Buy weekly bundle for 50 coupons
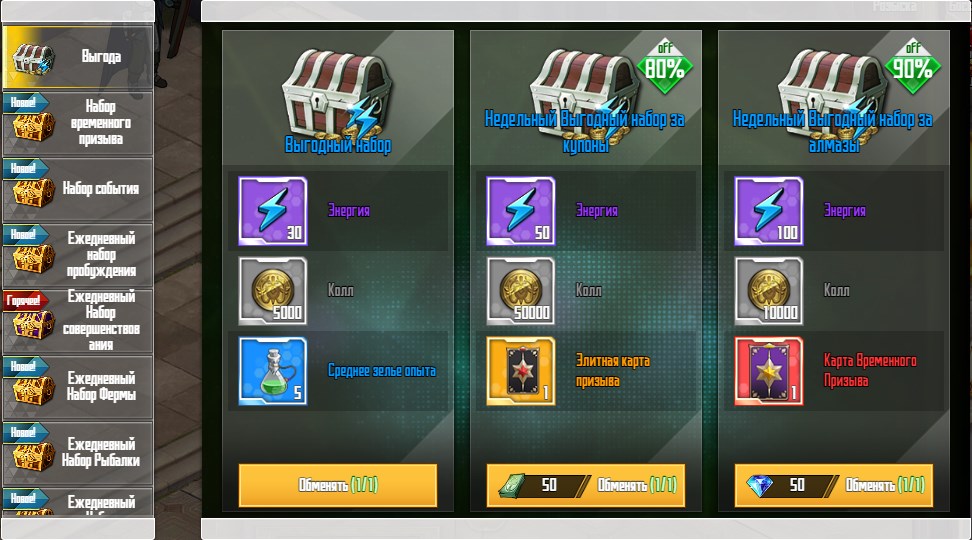Image resolution: width=972 pixels, height=540 pixels. (585, 485)
